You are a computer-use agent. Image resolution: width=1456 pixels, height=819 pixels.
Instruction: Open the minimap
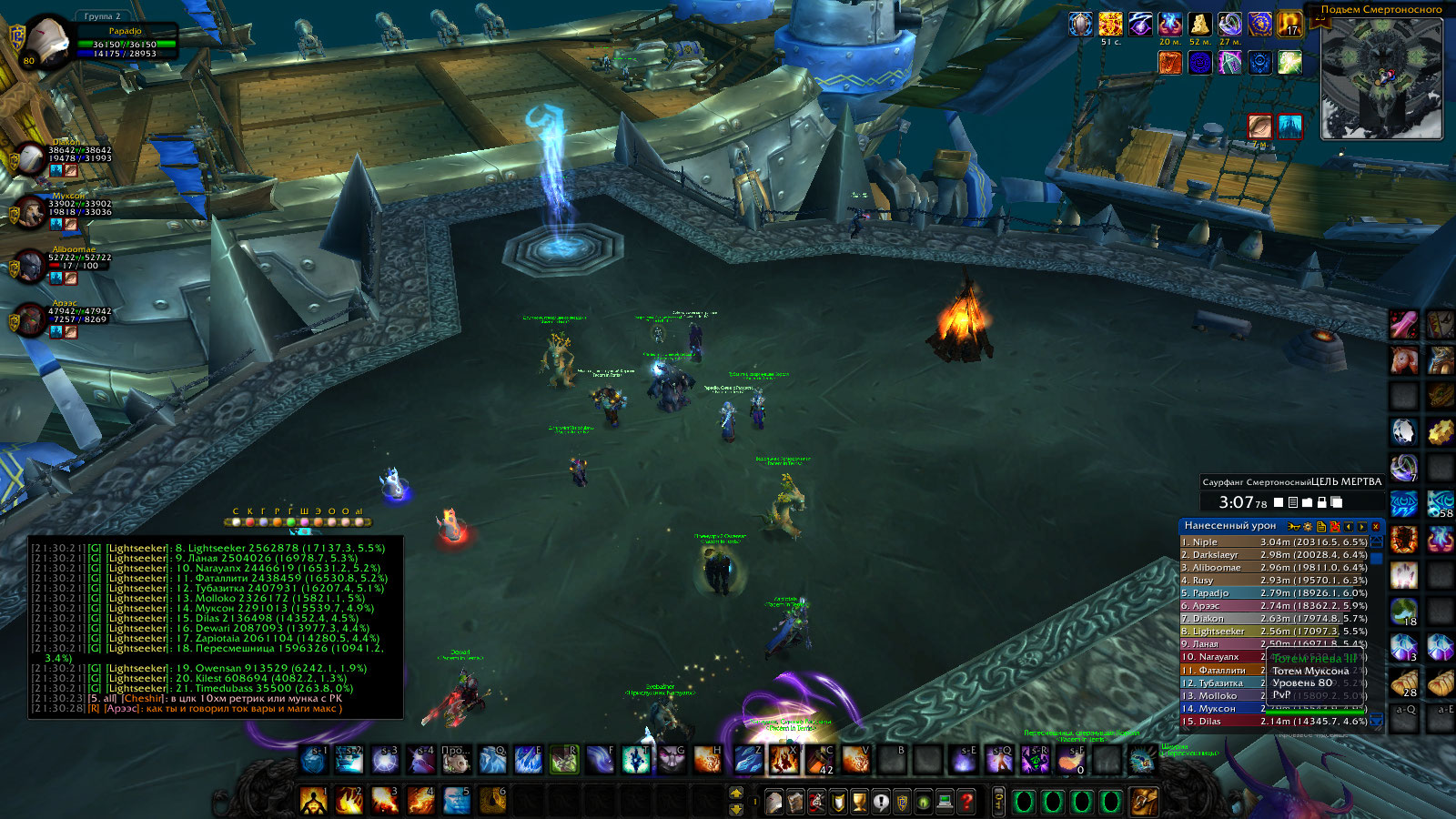click(1381, 78)
